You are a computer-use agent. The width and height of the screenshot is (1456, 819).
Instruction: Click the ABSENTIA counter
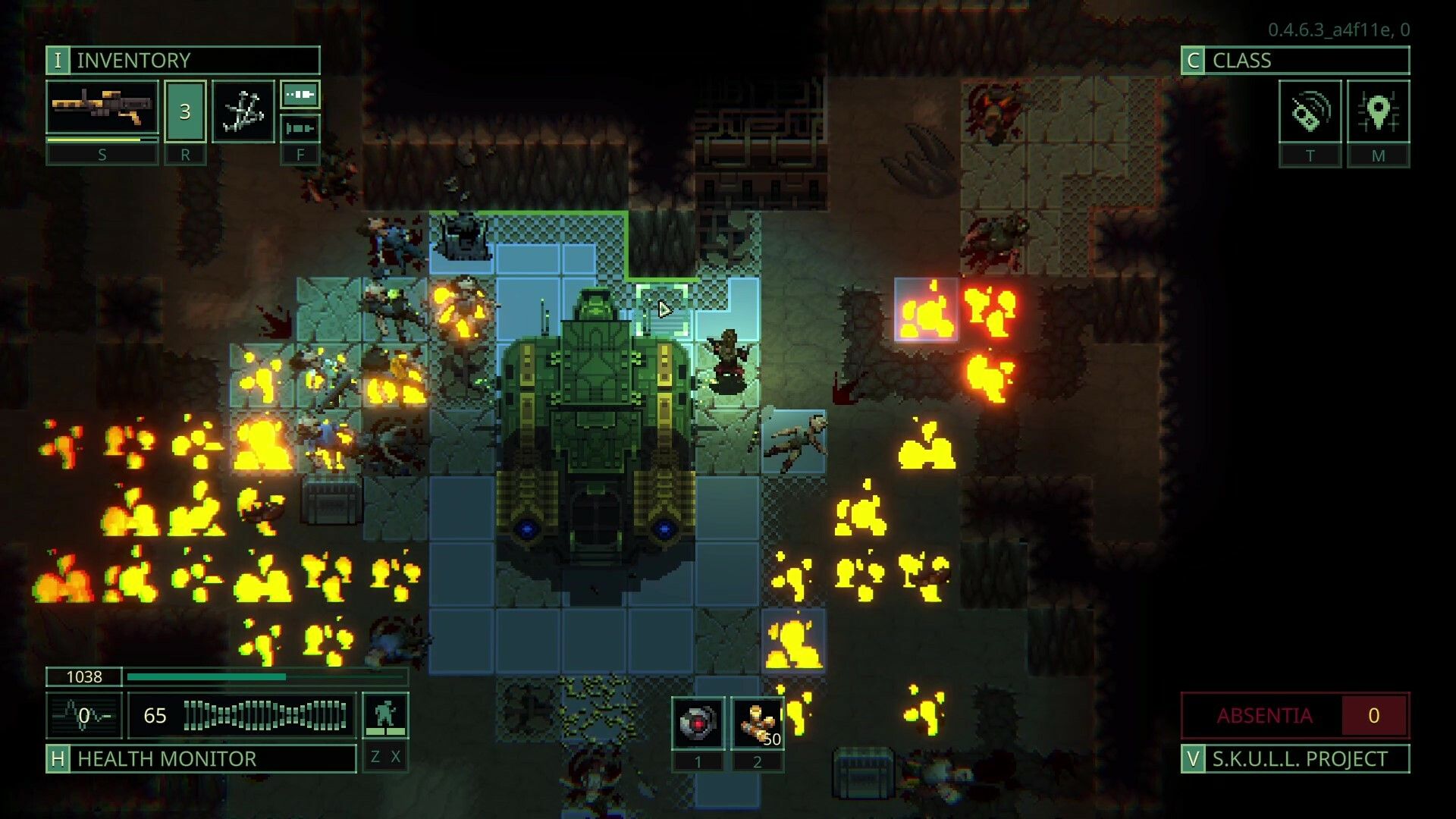[1293, 714]
